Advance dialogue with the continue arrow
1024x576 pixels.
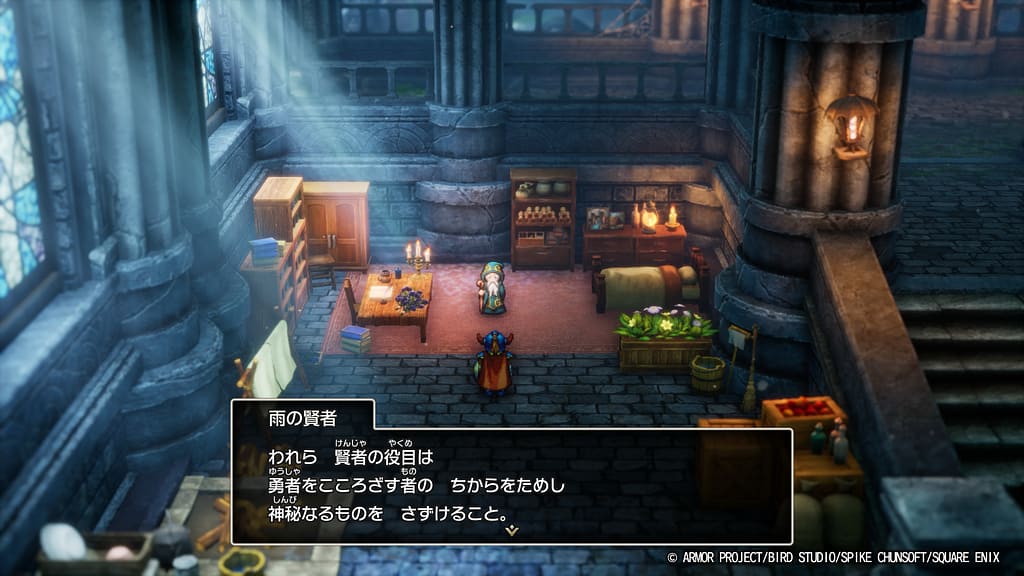[512, 530]
